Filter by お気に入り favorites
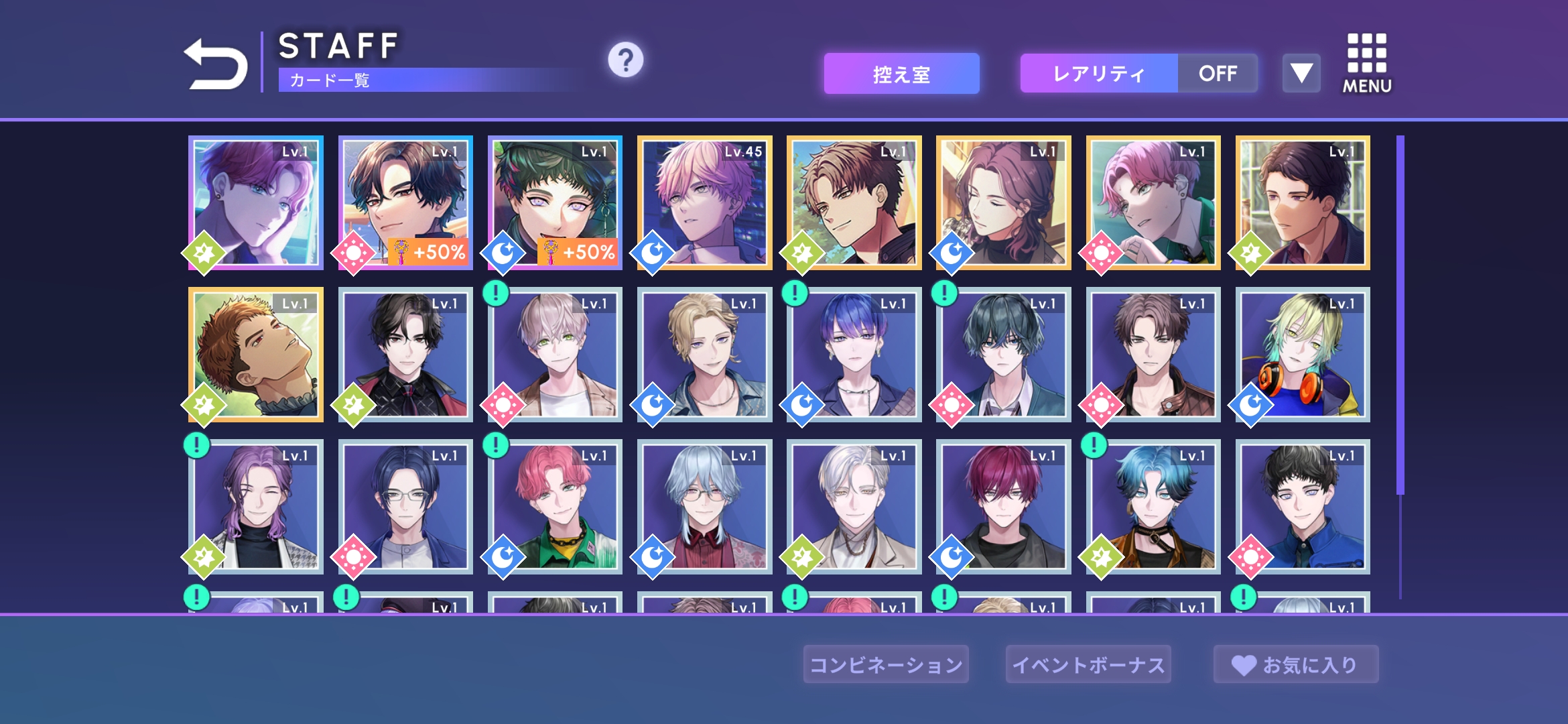Viewport: 1568px width, 724px height. (1295, 664)
